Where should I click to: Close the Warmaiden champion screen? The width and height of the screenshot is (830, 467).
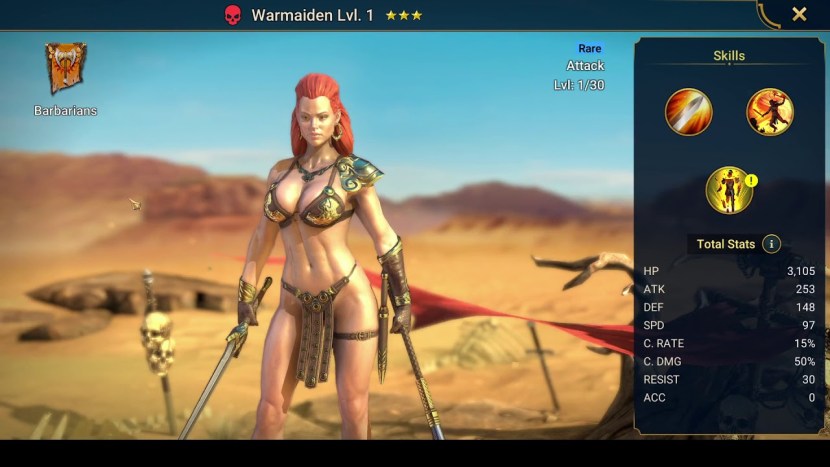[x=799, y=14]
